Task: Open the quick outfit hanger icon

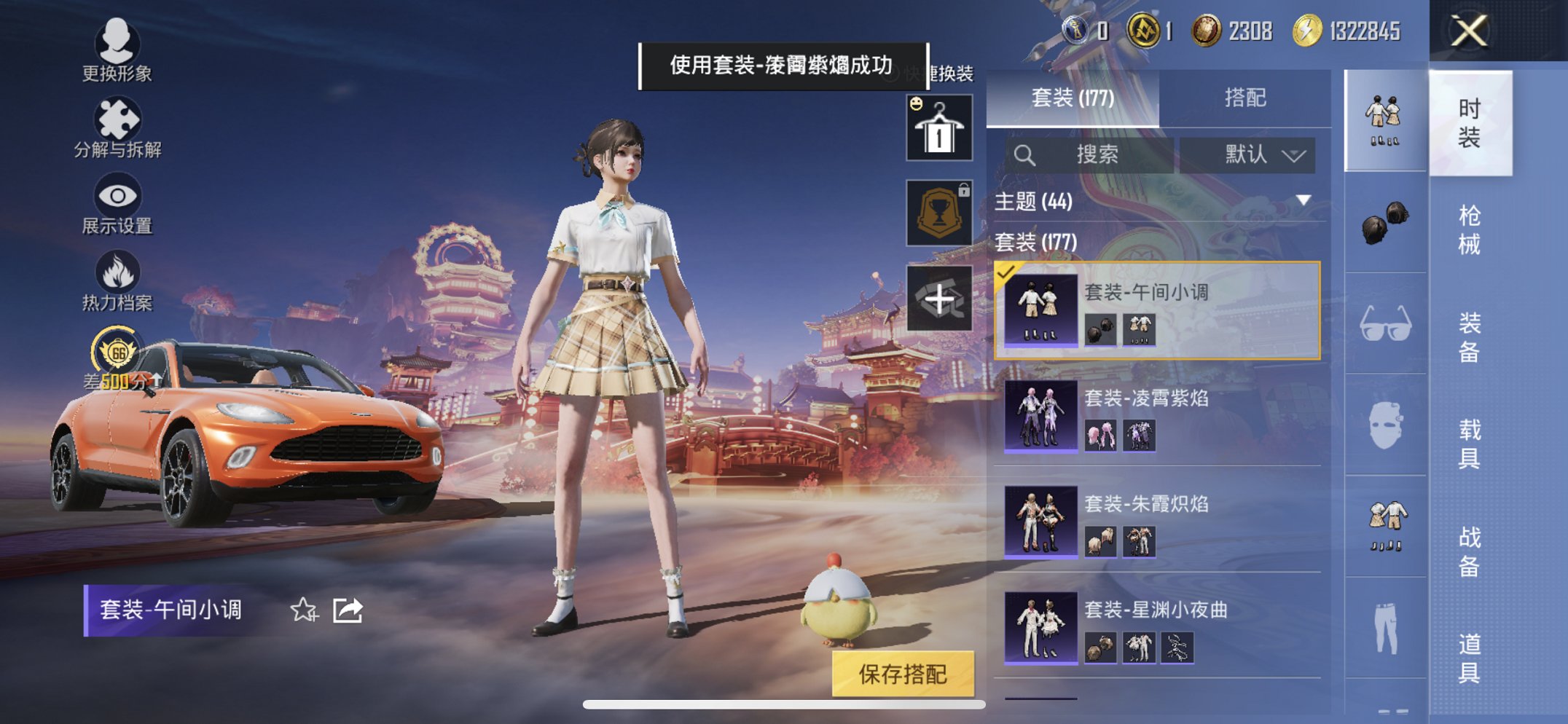Action: 939,126
